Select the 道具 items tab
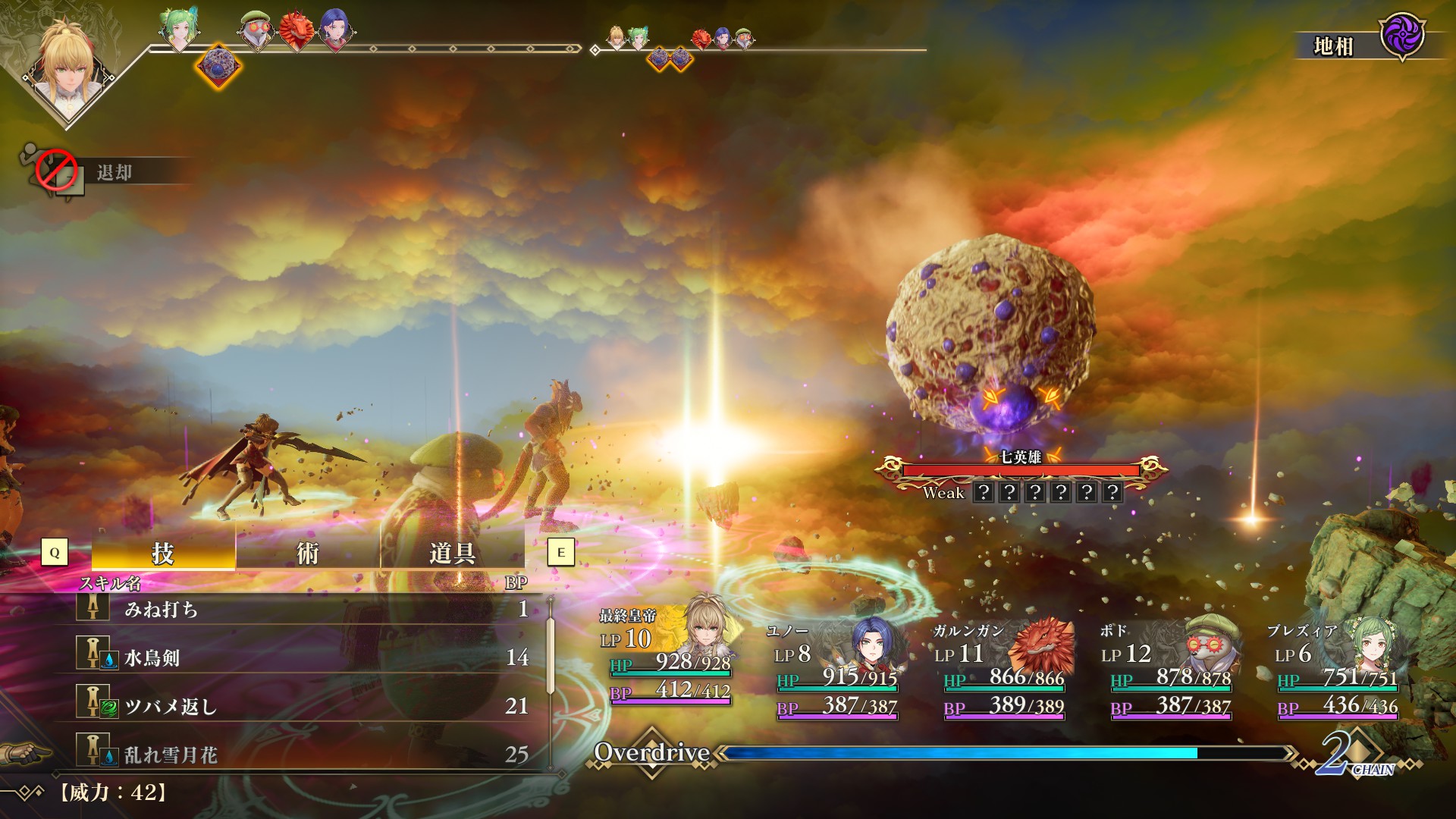This screenshot has height=819, width=1456. click(x=452, y=553)
